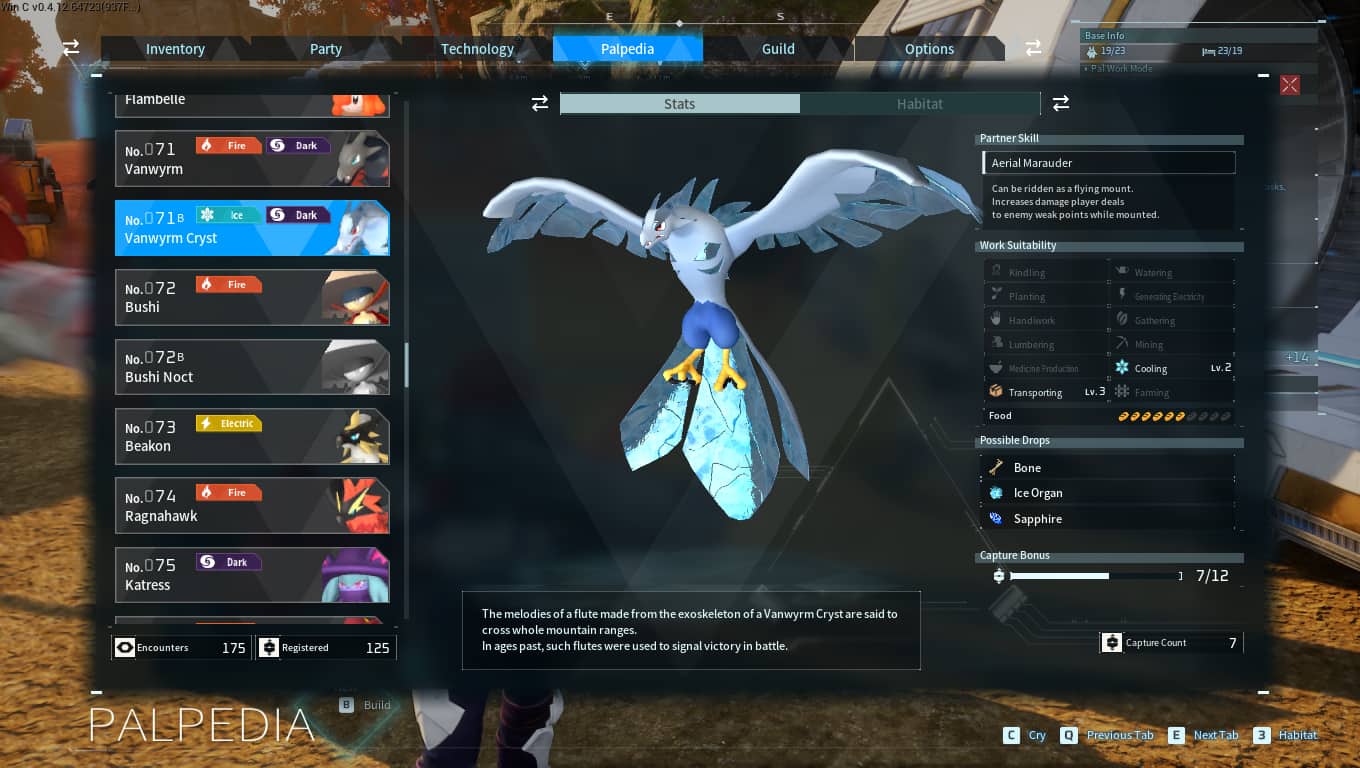Open the Options menu
The width and height of the screenshot is (1360, 768).
[x=929, y=48]
